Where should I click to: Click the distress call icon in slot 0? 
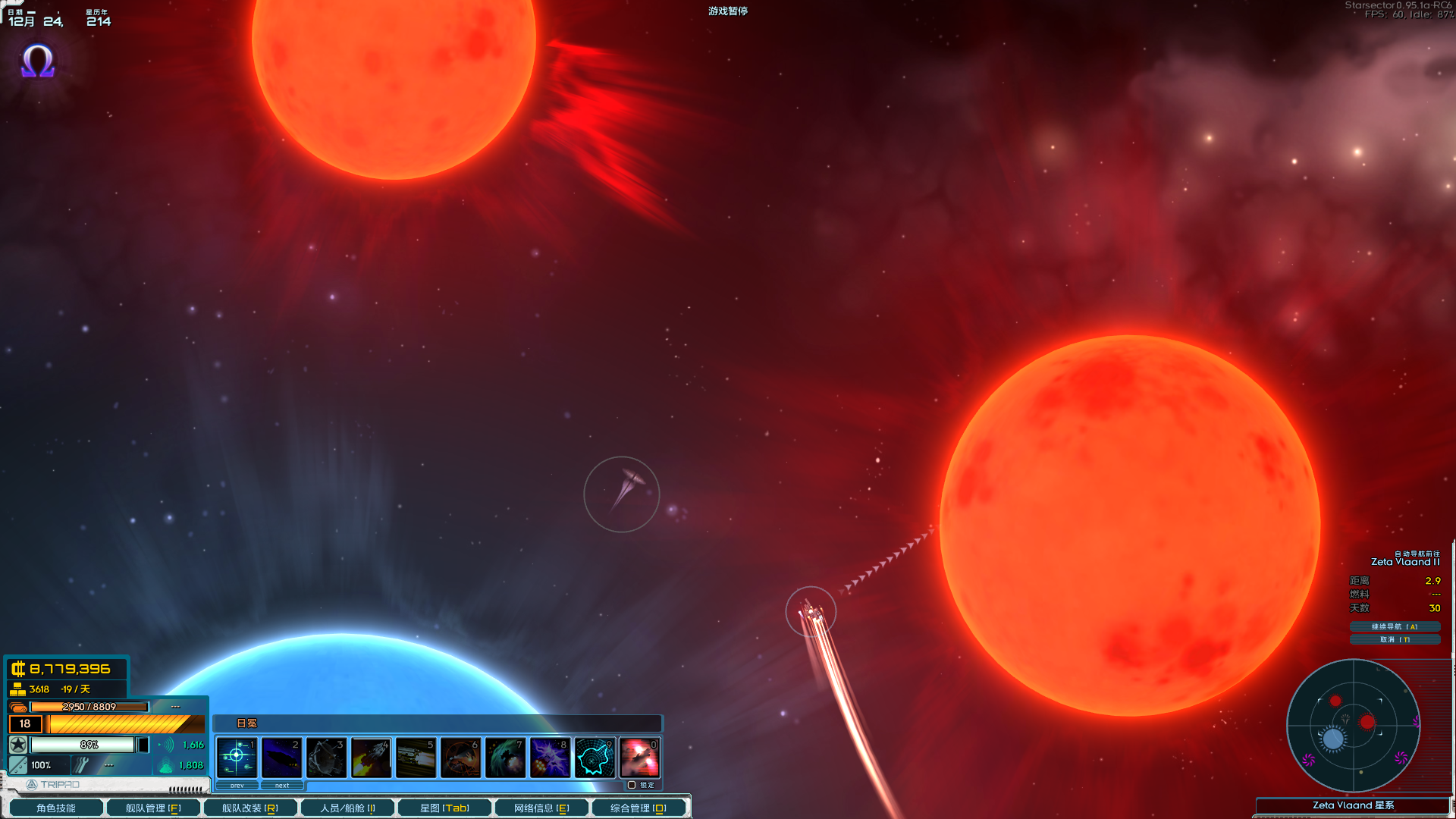(640, 758)
